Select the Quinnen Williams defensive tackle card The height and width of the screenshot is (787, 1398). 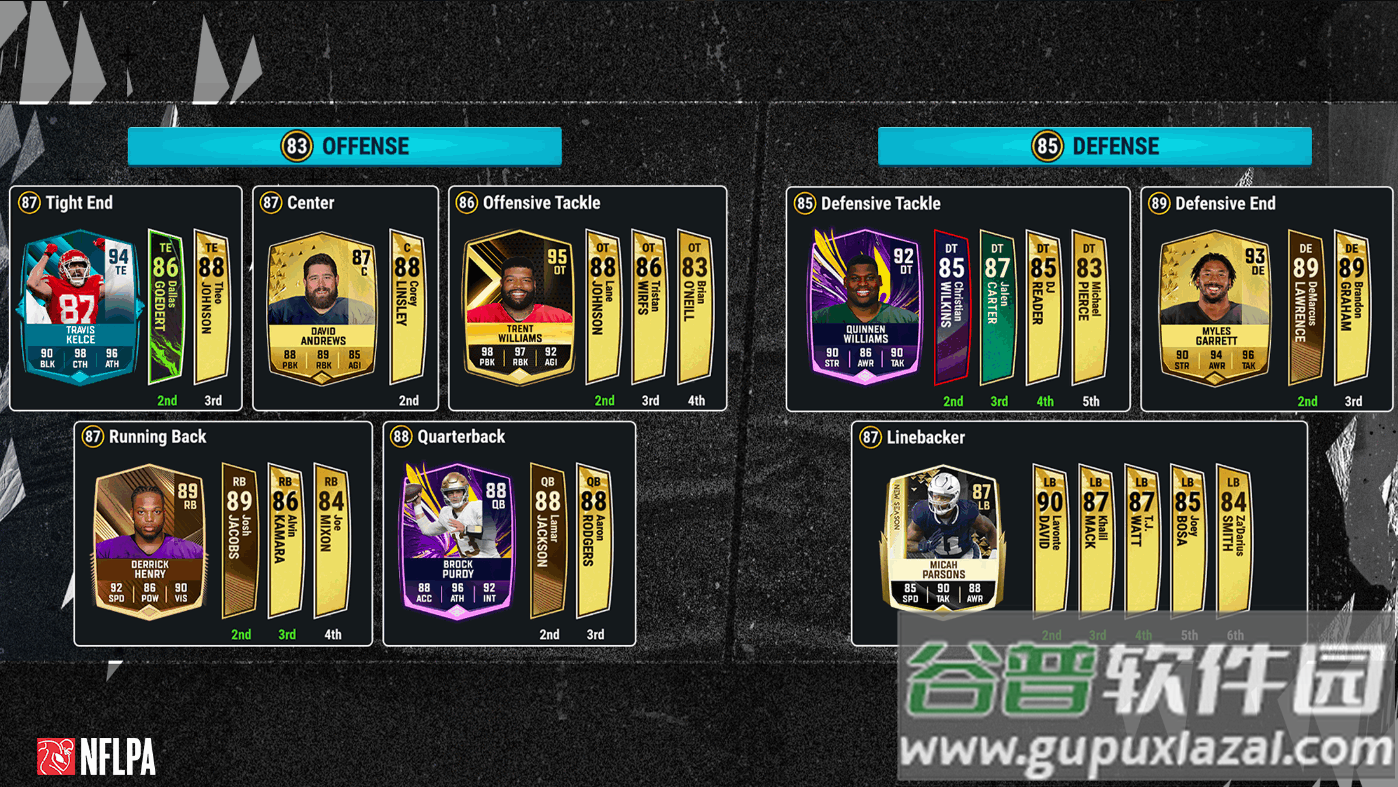(x=864, y=307)
